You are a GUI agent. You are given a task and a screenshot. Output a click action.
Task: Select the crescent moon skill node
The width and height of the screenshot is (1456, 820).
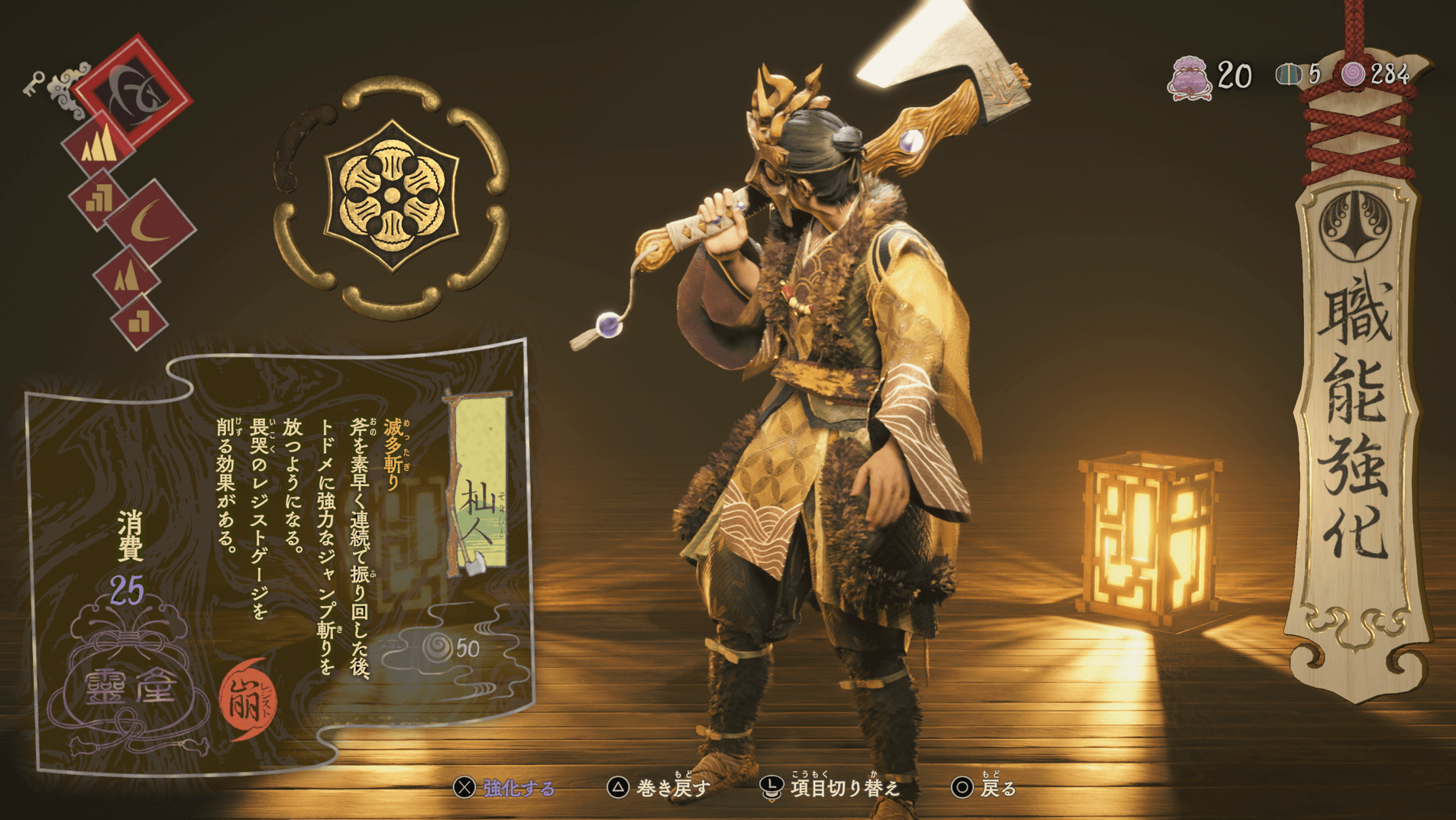click(x=149, y=221)
